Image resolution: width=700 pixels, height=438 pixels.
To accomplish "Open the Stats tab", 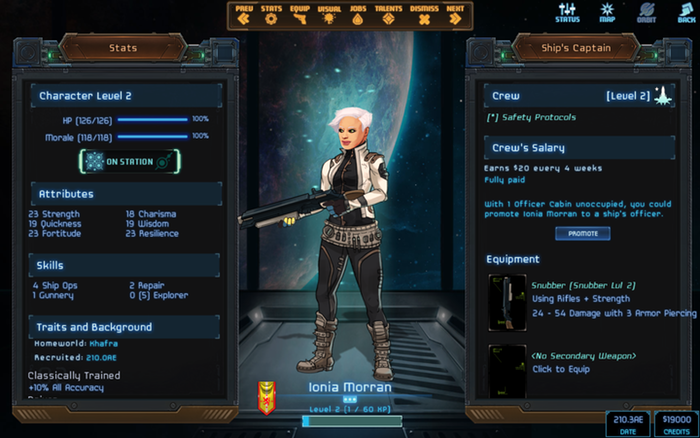I will tap(271, 14).
